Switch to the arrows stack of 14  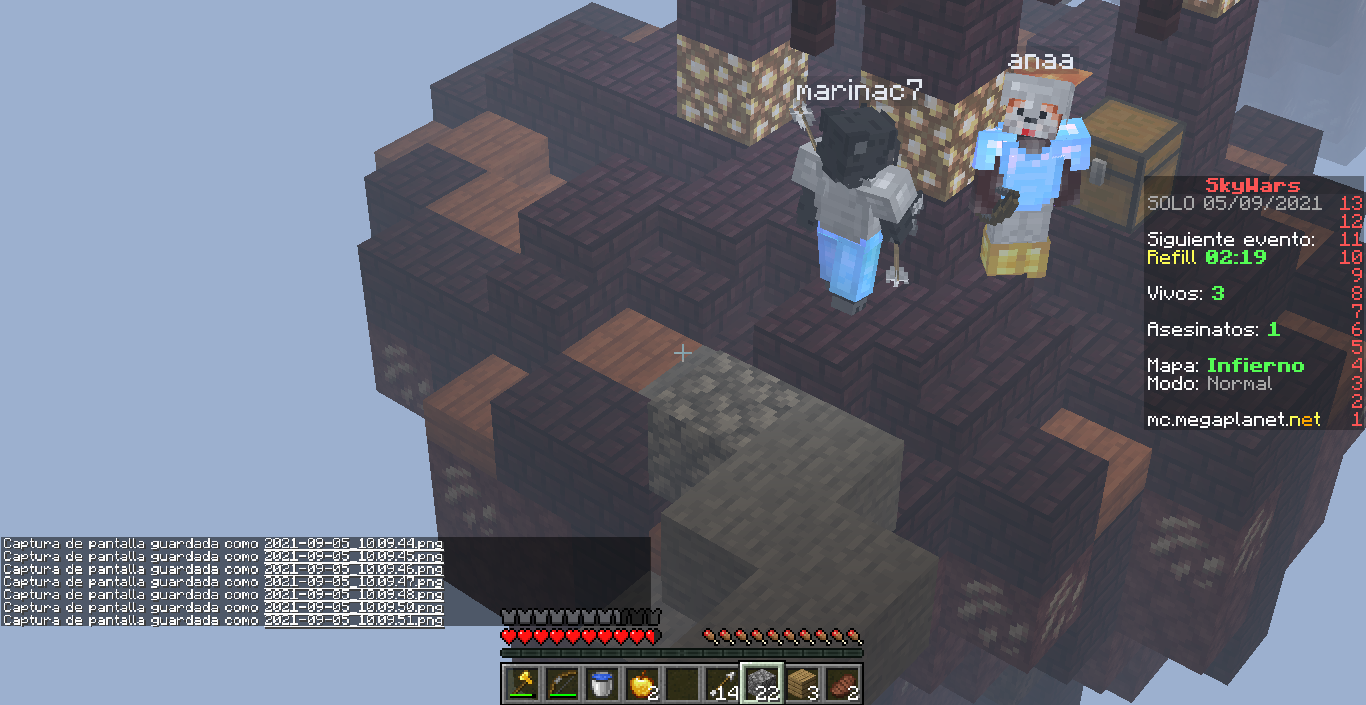(721, 683)
